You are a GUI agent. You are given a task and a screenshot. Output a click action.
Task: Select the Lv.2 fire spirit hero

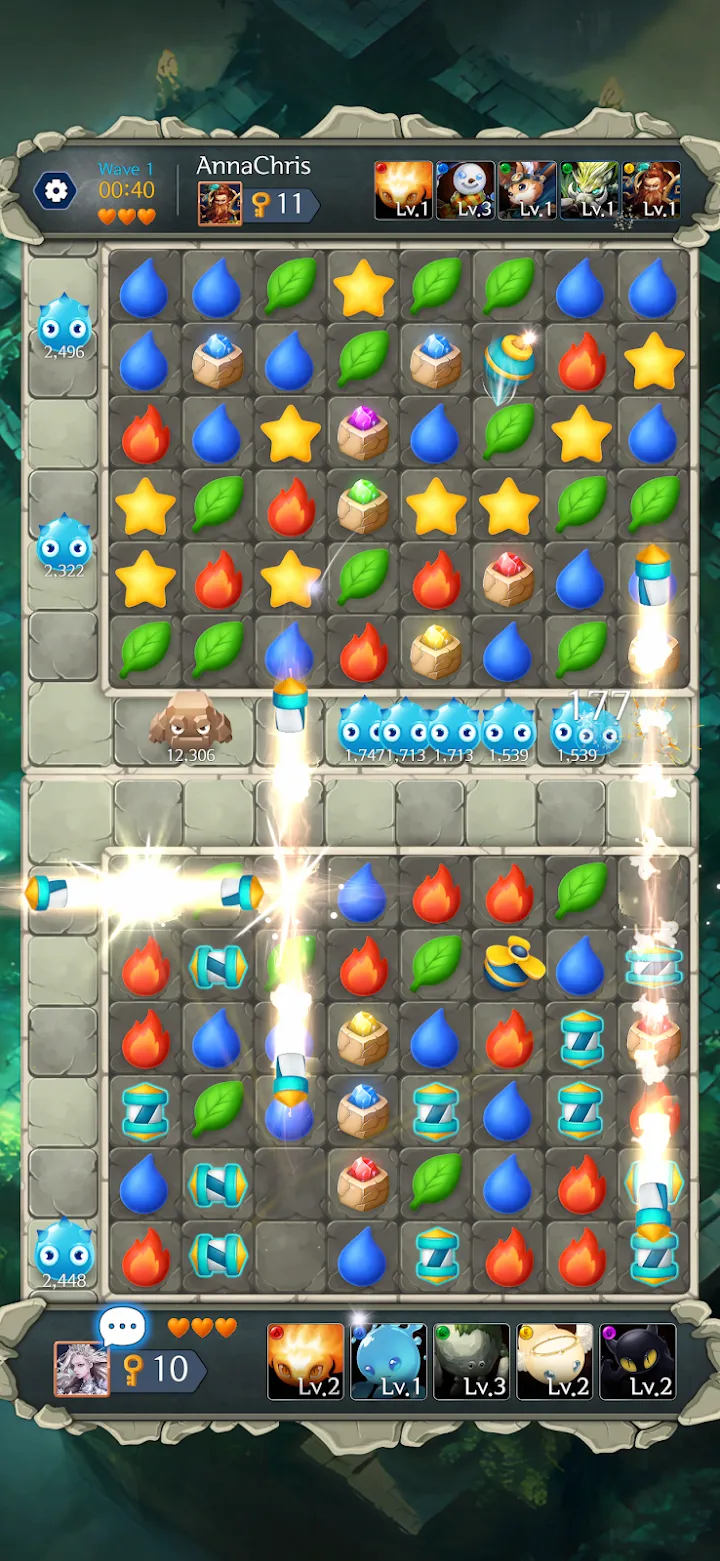coord(306,1361)
